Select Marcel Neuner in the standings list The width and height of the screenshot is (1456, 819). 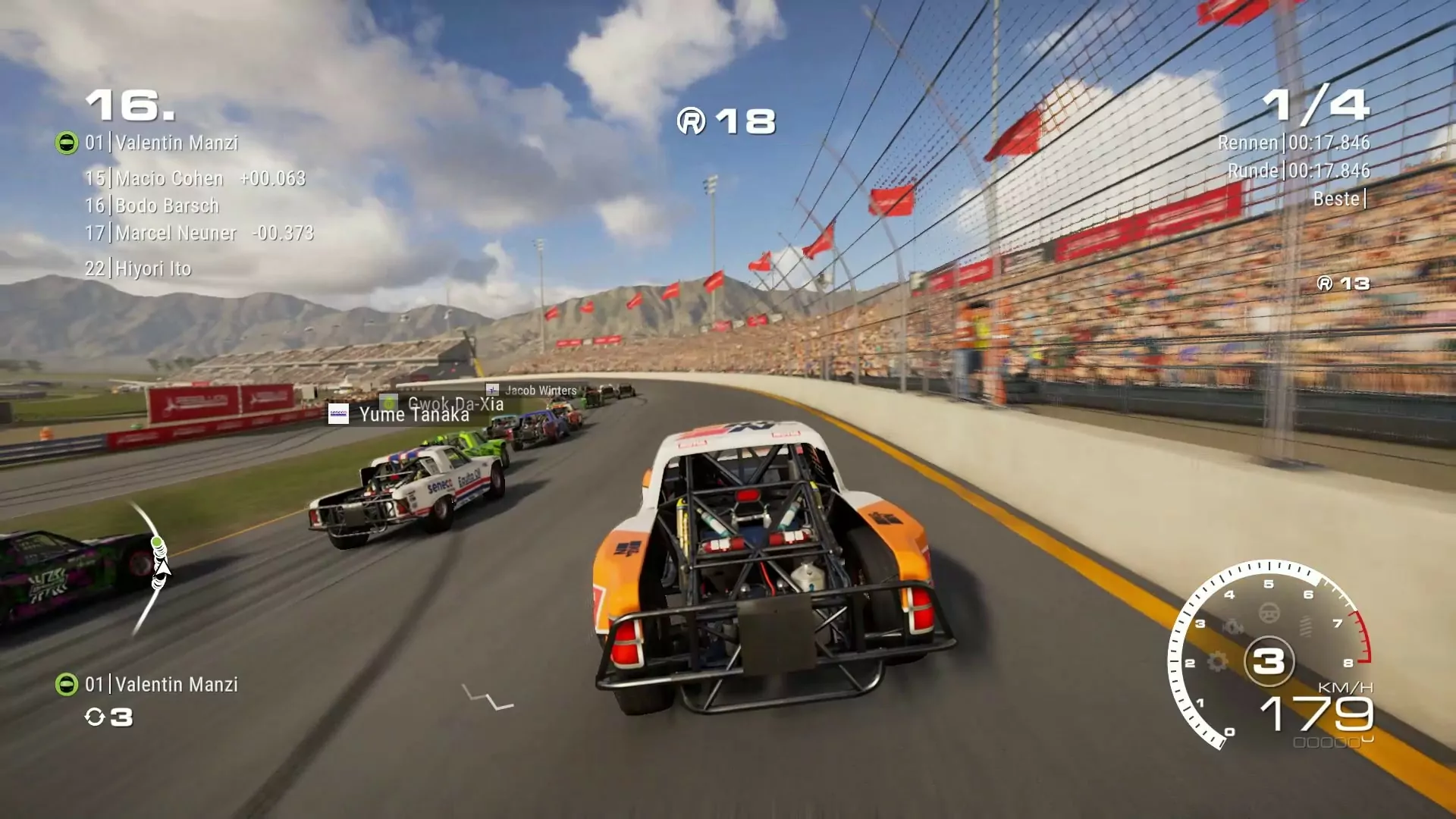point(175,234)
